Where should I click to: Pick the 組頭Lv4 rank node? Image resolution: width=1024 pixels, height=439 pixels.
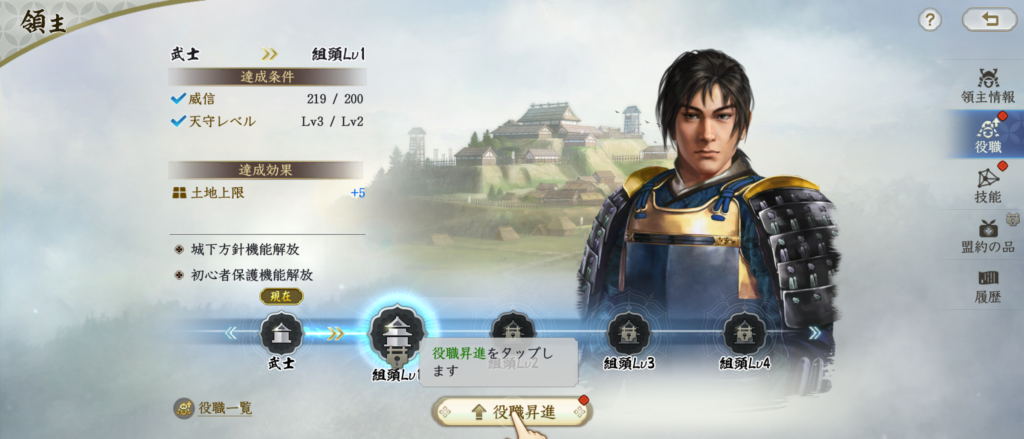click(745, 333)
